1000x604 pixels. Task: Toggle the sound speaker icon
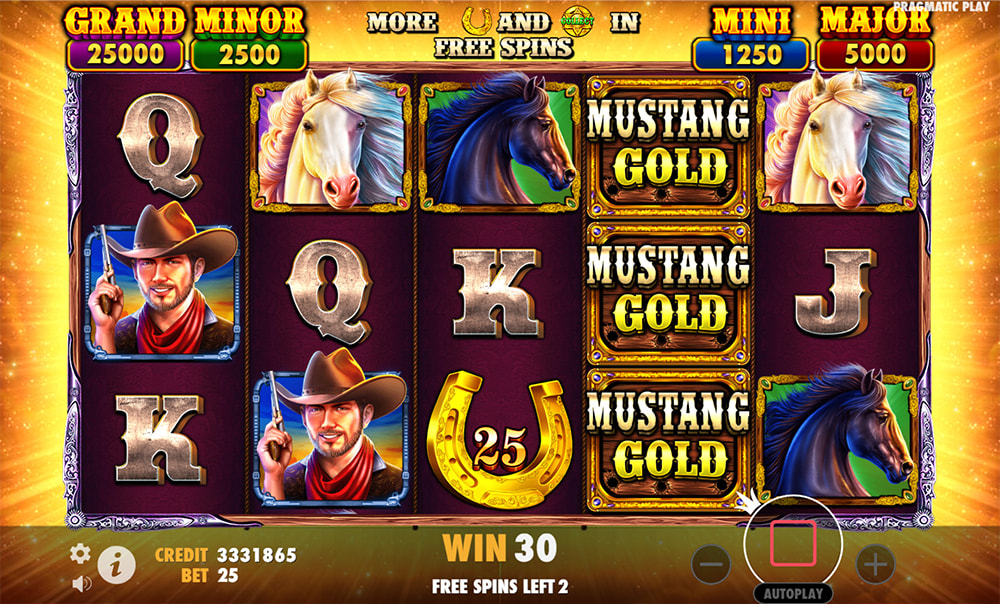tap(79, 580)
